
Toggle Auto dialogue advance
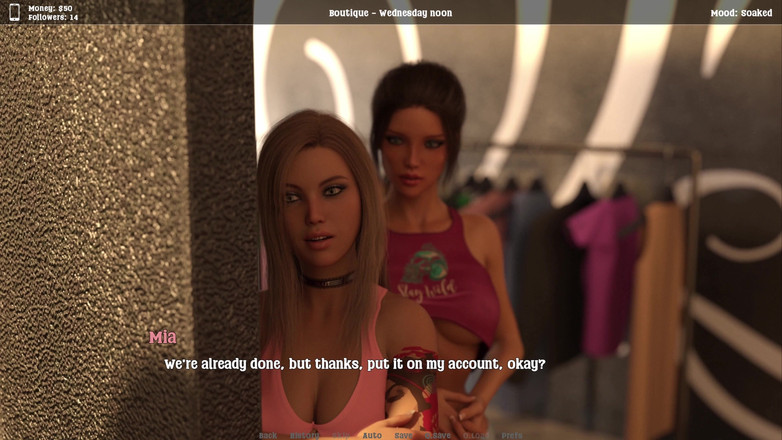[372, 435]
